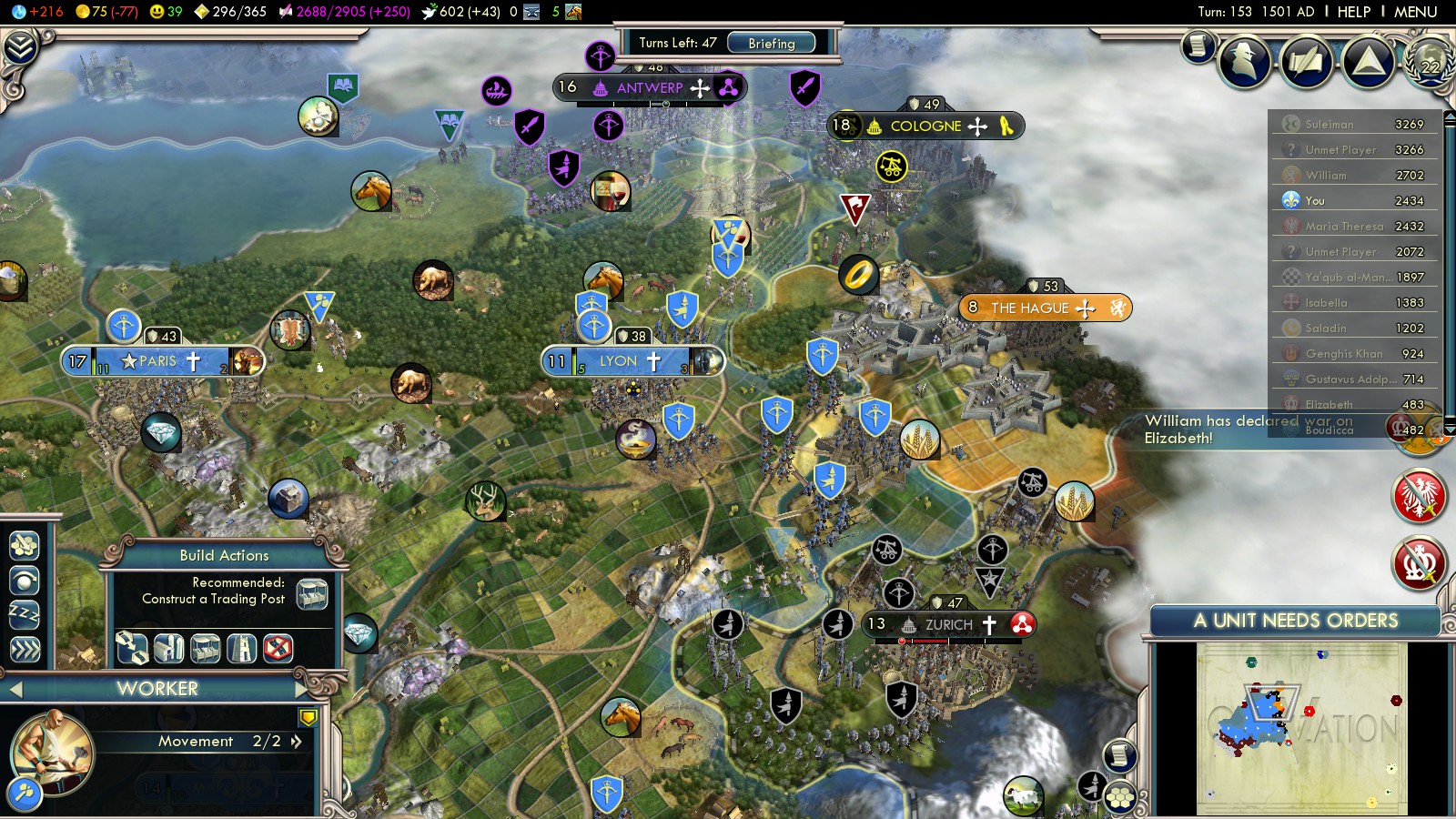The height and width of the screenshot is (819, 1456).
Task: Open the espionage overview spy icon
Action: click(1244, 62)
